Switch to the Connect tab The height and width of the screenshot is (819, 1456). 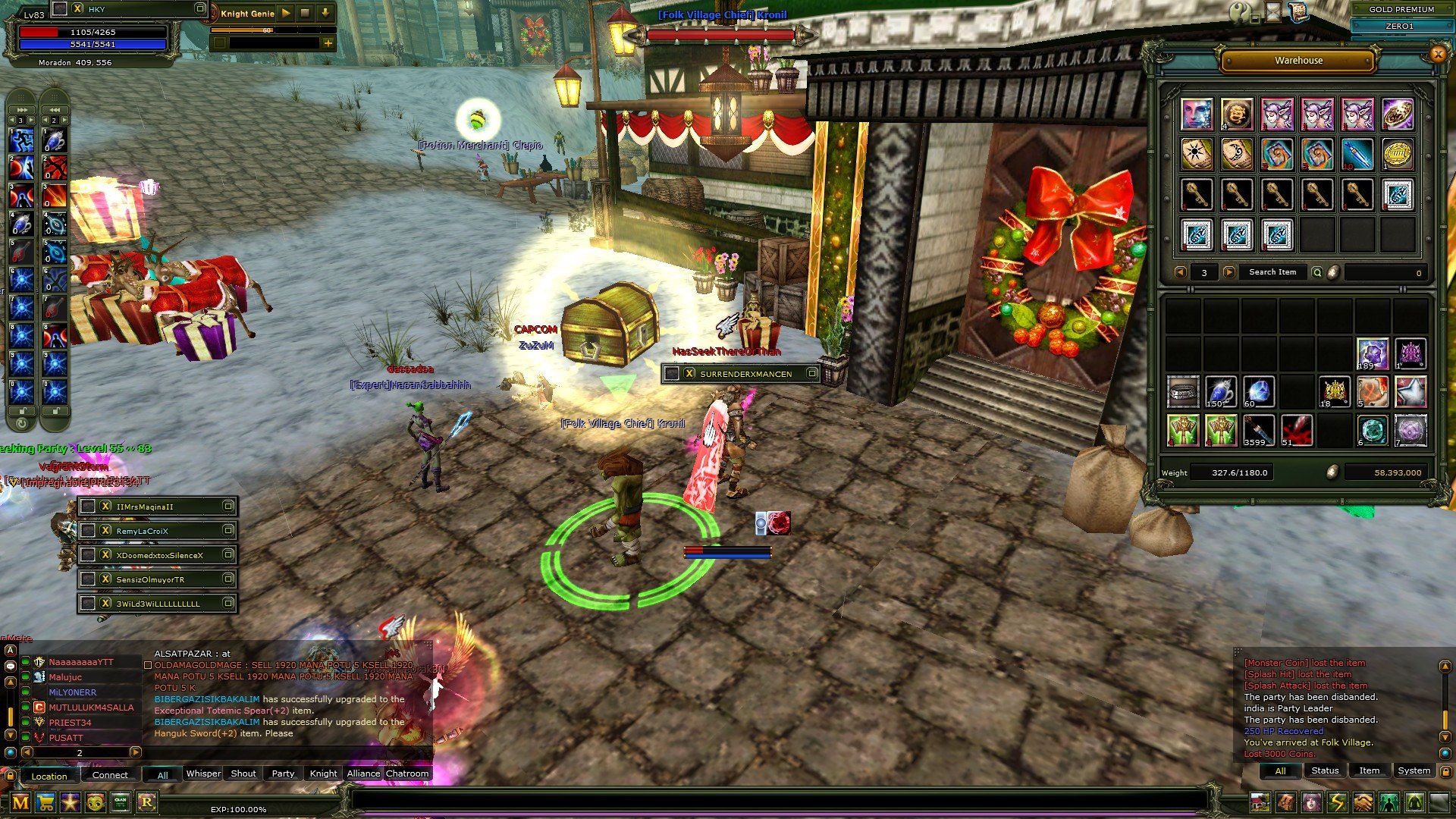pyautogui.click(x=110, y=775)
